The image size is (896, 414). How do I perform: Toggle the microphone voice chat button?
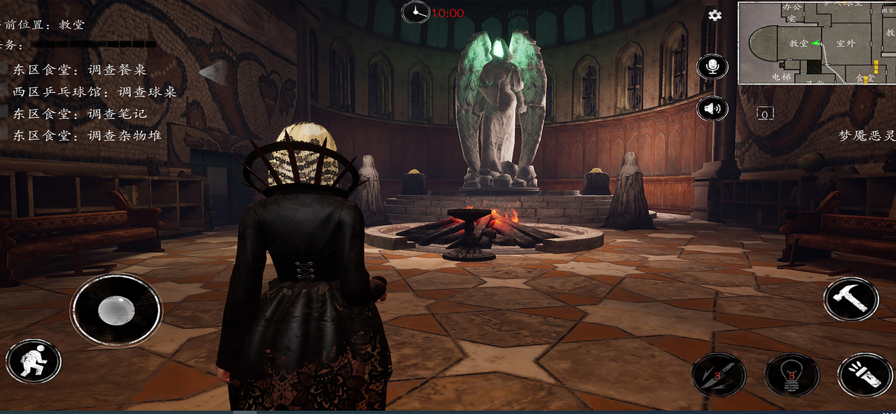(x=713, y=67)
